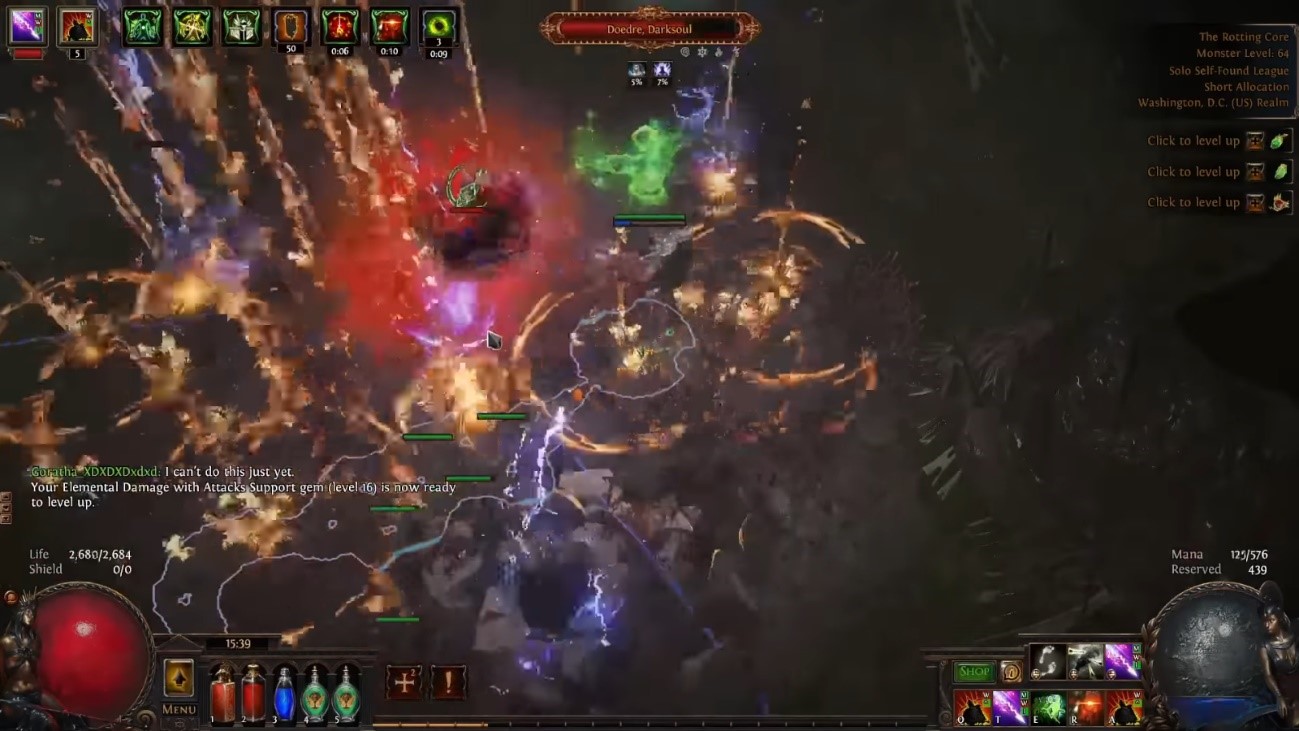Viewport: 1299px width, 731px height.
Task: Open the game Menu
Action: [179, 709]
